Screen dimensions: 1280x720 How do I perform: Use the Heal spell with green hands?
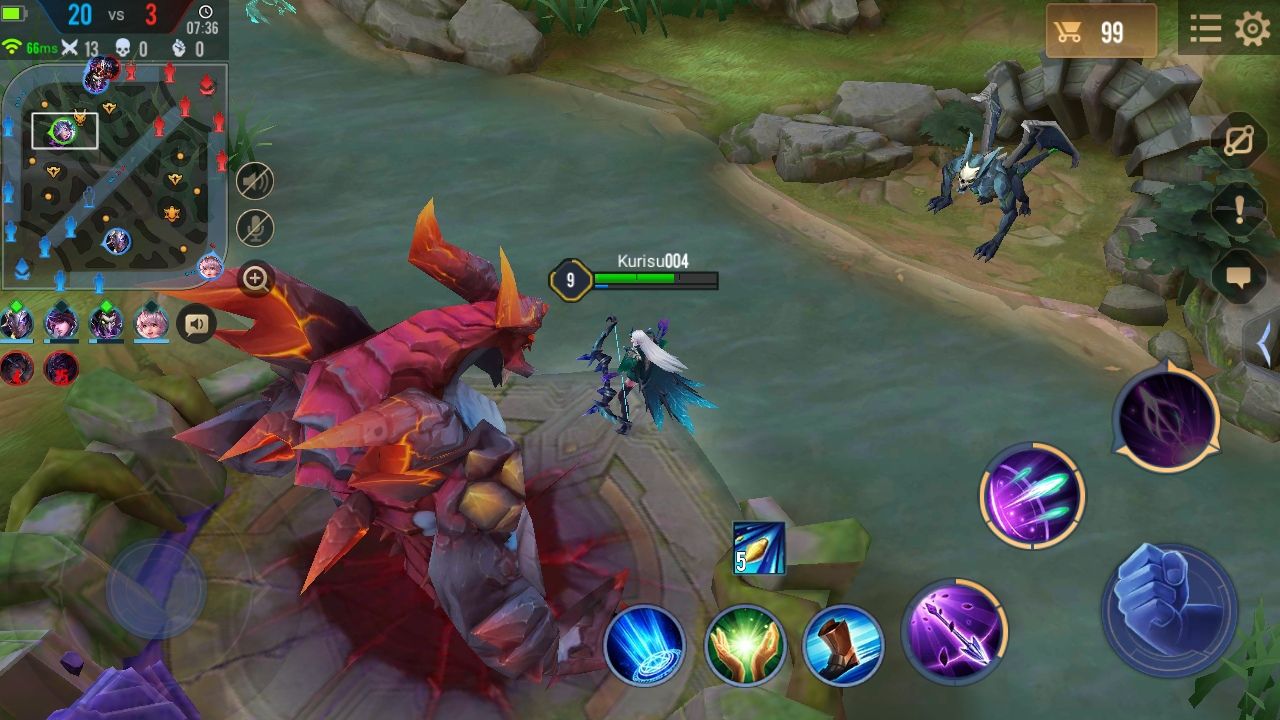744,647
